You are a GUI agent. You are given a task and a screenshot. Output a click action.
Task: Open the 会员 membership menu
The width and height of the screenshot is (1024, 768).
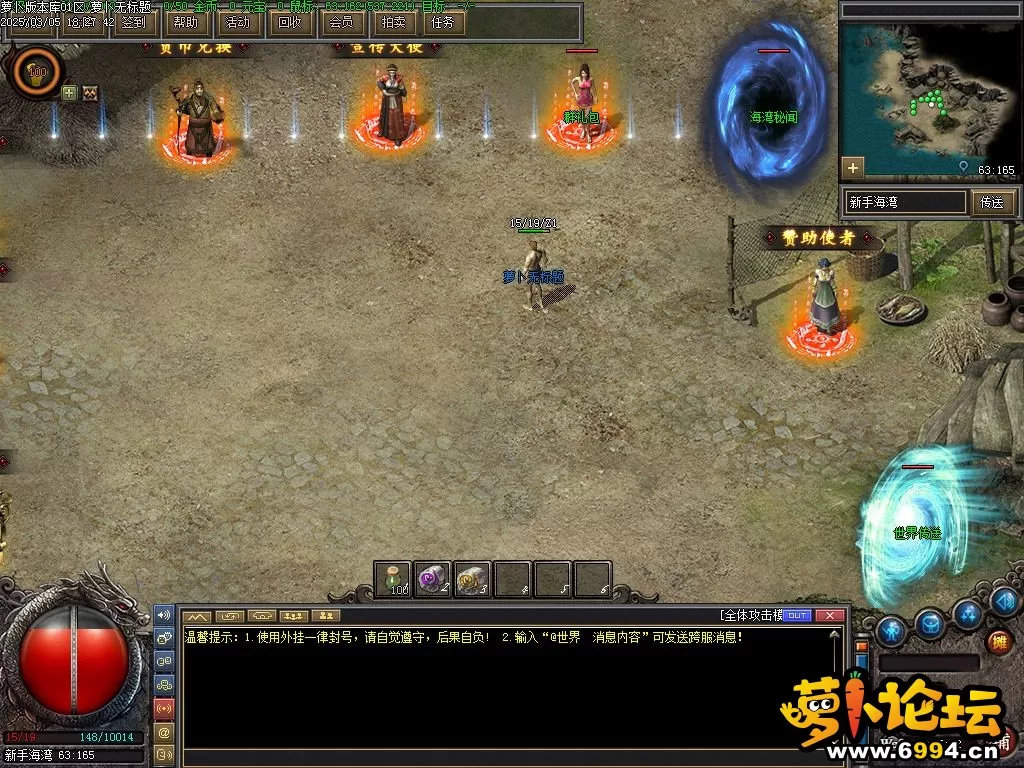tap(342, 21)
